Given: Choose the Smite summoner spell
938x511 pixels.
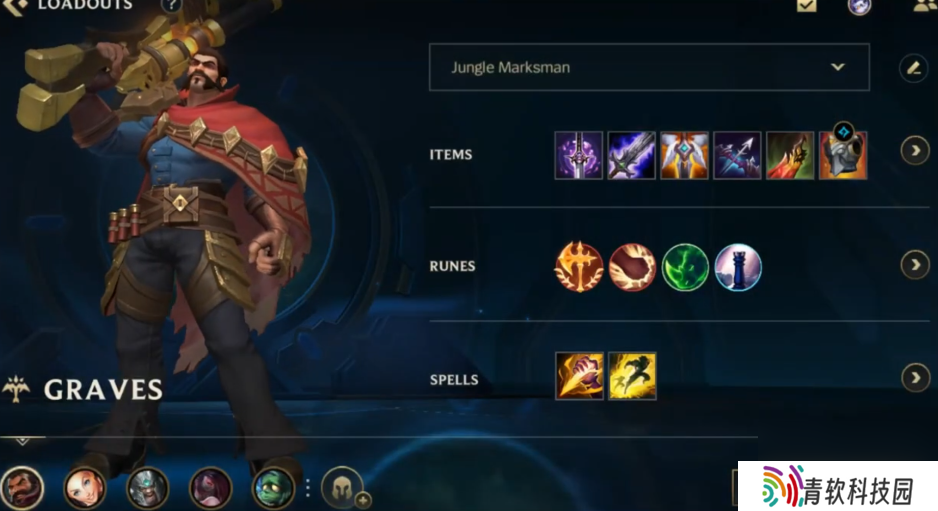Looking at the screenshot, I should [579, 376].
